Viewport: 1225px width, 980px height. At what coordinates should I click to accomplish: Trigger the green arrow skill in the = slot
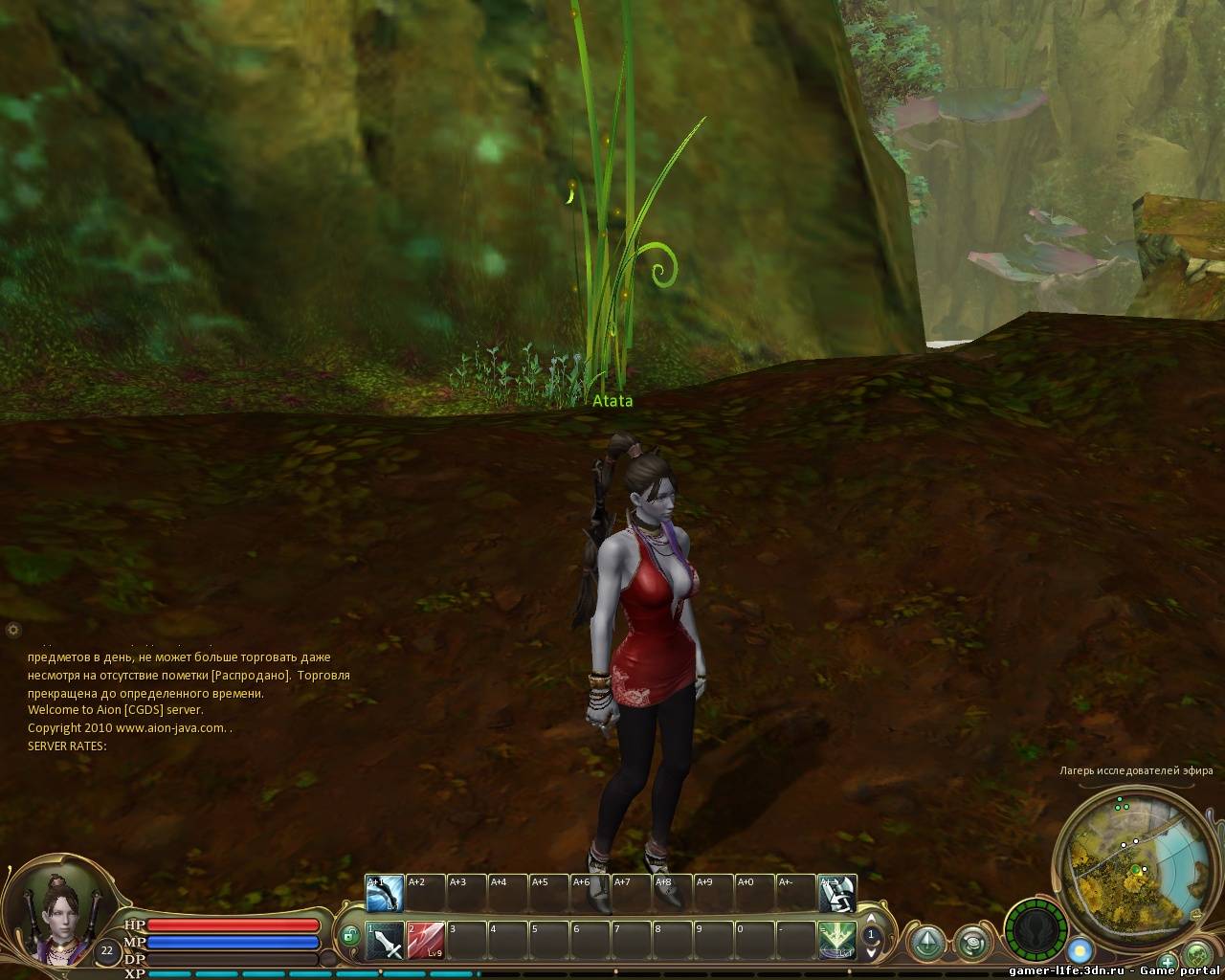(836, 941)
